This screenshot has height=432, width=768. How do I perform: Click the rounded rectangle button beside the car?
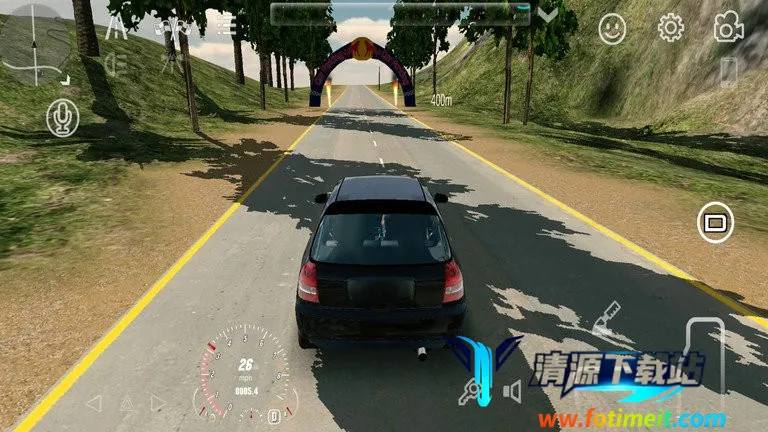[x=714, y=222]
